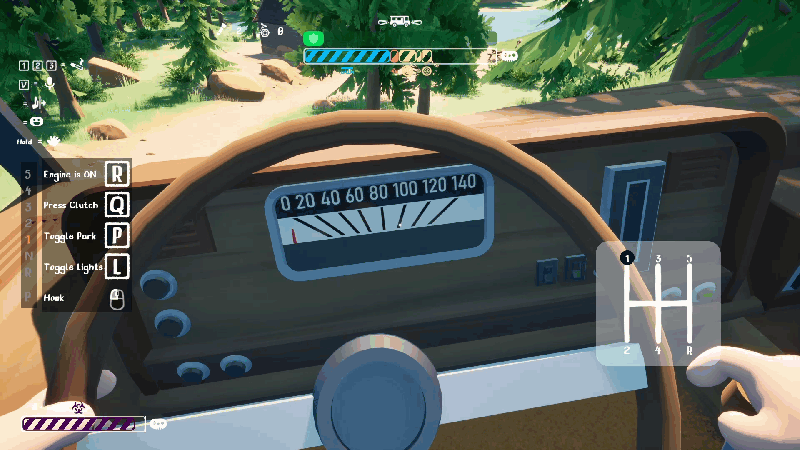Pick gear 4 on the shifter diagram
Image resolution: width=800 pixels, height=450 pixels.
[x=658, y=350]
